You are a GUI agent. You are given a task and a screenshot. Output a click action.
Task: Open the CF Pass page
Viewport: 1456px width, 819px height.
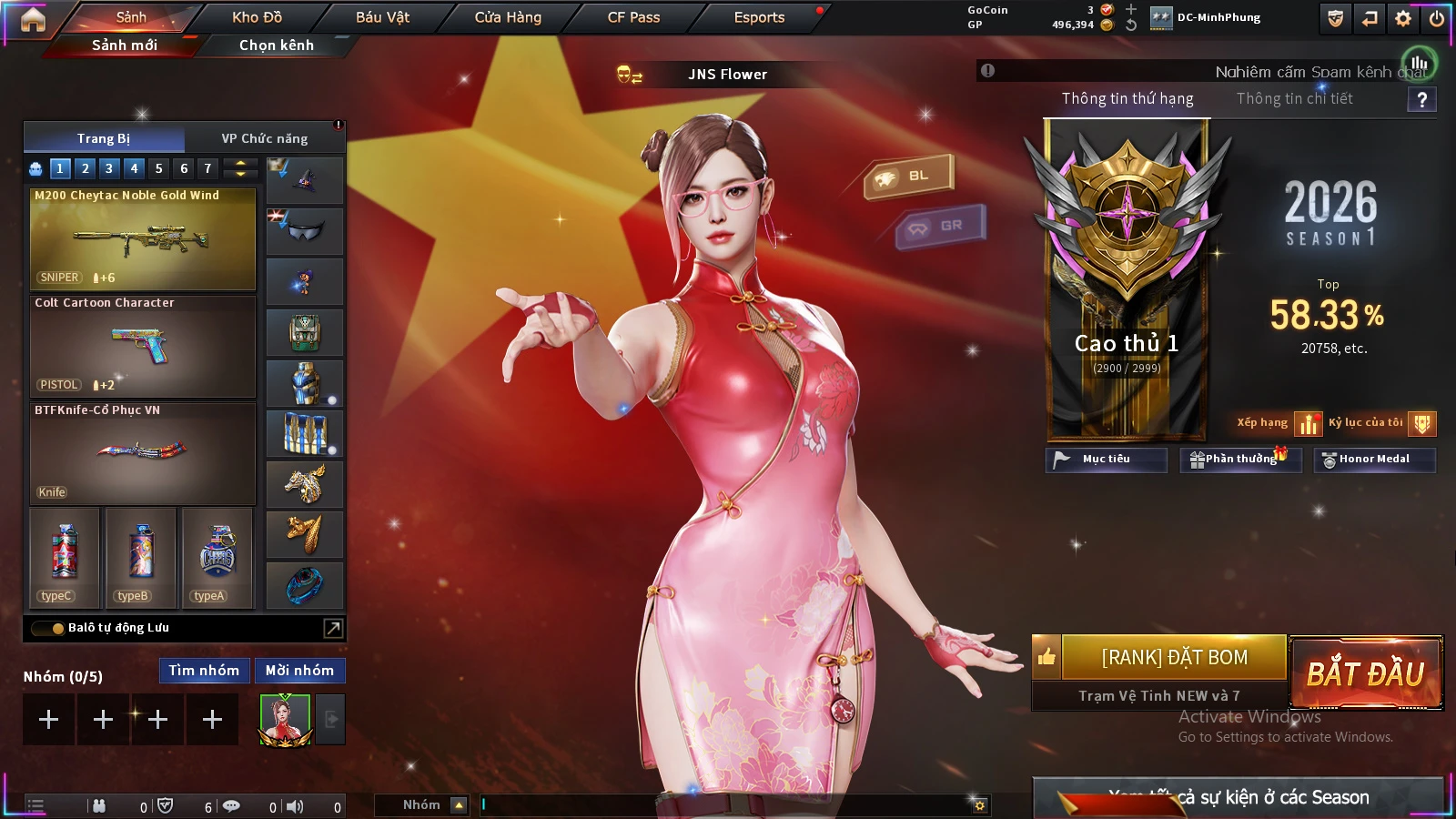click(x=633, y=17)
